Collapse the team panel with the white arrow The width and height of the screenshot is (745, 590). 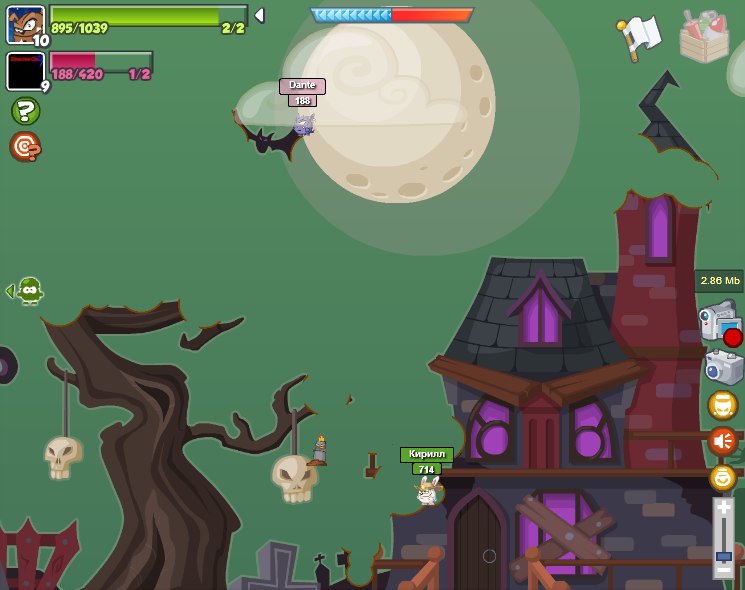(x=259, y=15)
